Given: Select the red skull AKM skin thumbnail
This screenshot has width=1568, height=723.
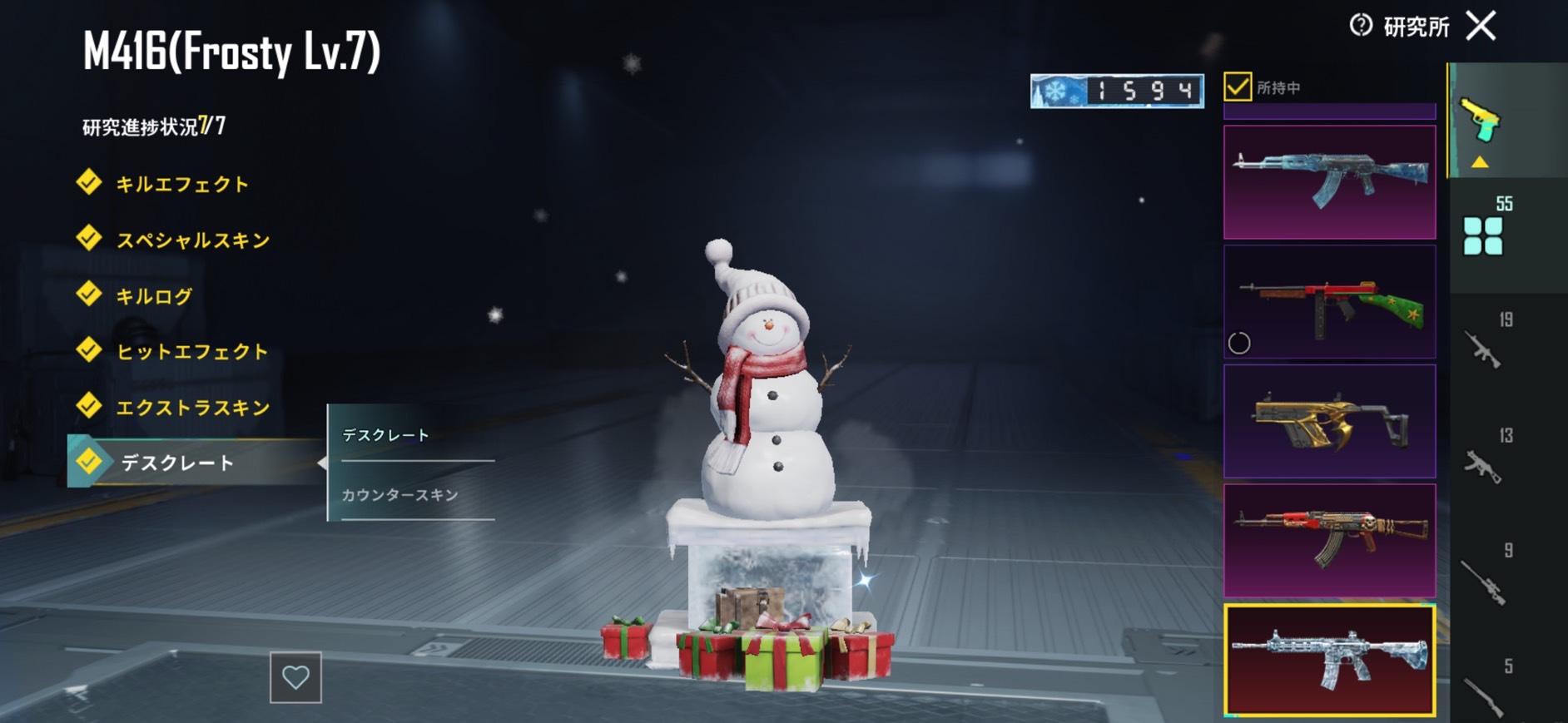Looking at the screenshot, I should [1329, 541].
